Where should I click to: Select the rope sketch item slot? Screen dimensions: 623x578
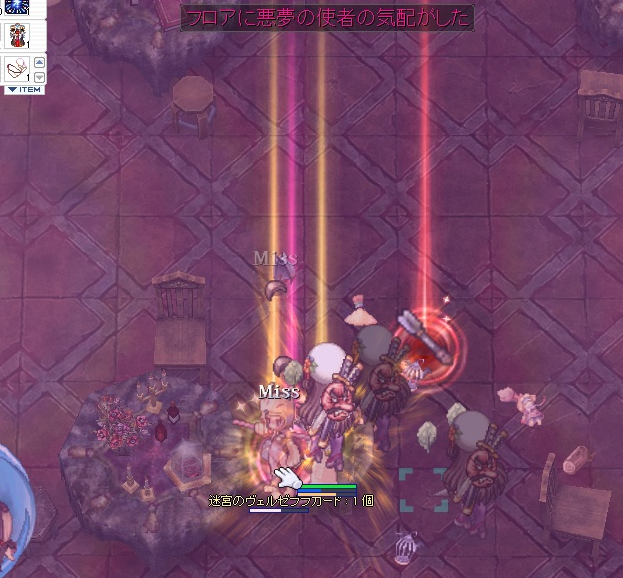(x=16, y=68)
